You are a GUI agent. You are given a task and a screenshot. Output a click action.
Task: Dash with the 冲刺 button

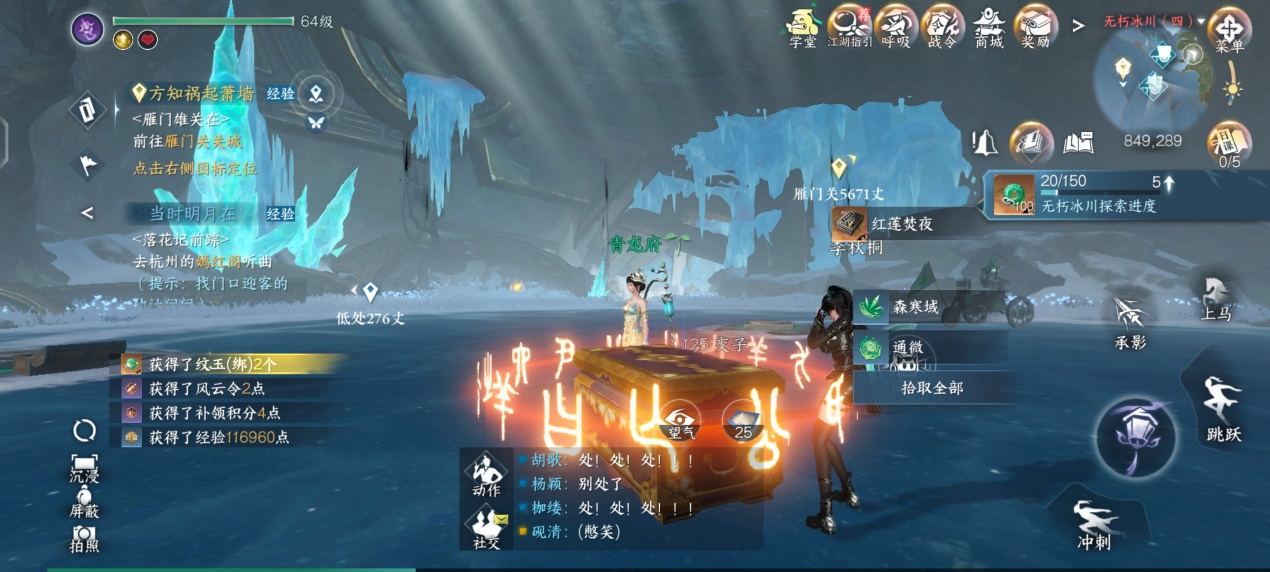point(1093,522)
